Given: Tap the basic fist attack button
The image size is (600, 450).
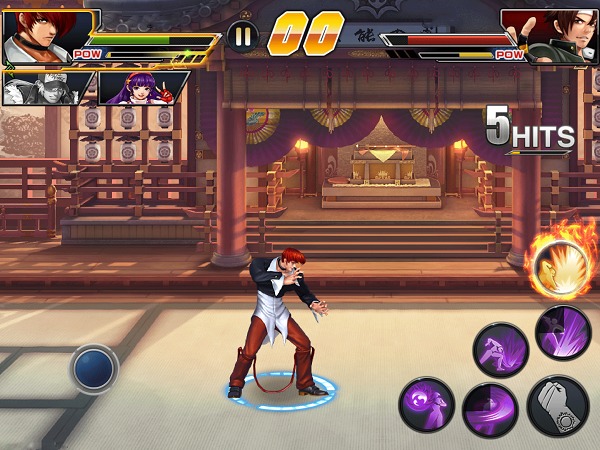Looking at the screenshot, I should (x=557, y=405).
